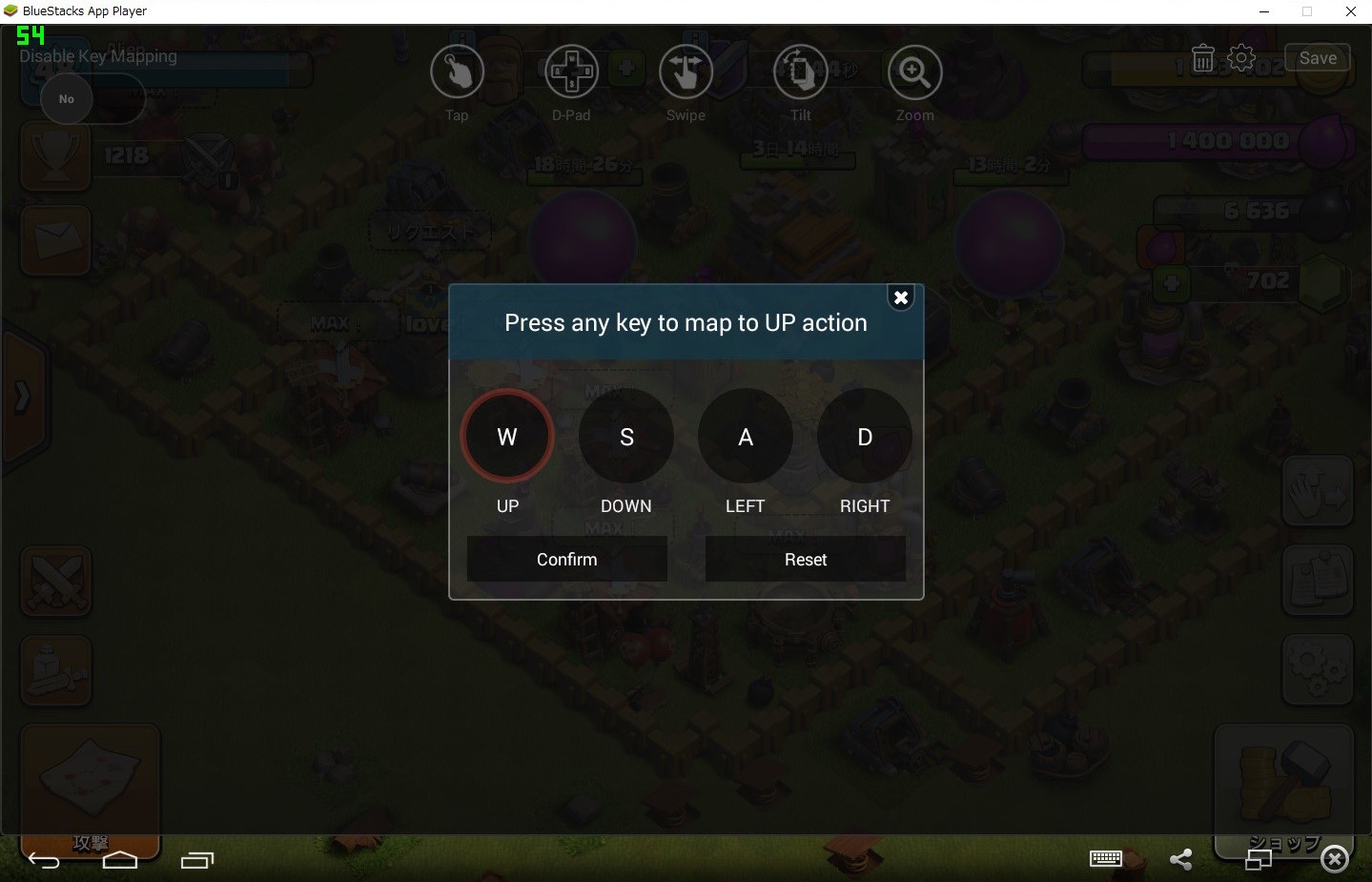Open key mapping settings gear
This screenshot has width=1372, height=882.
click(1241, 58)
